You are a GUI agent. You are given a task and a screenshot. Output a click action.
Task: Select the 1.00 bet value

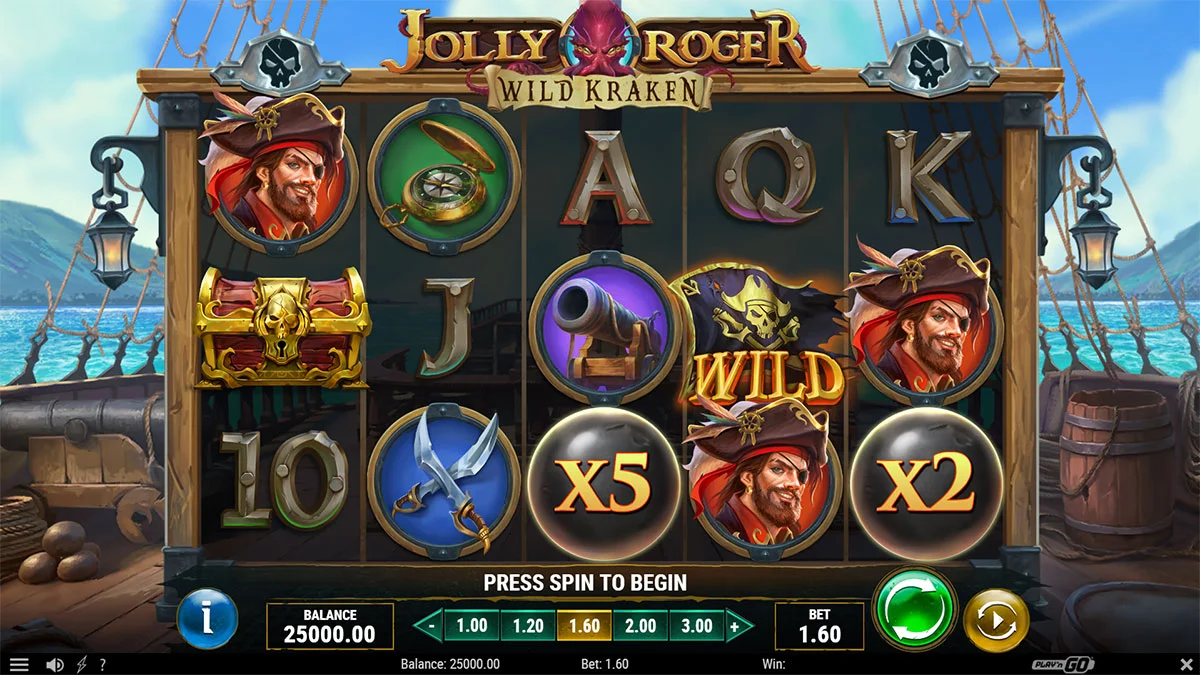[x=472, y=627]
